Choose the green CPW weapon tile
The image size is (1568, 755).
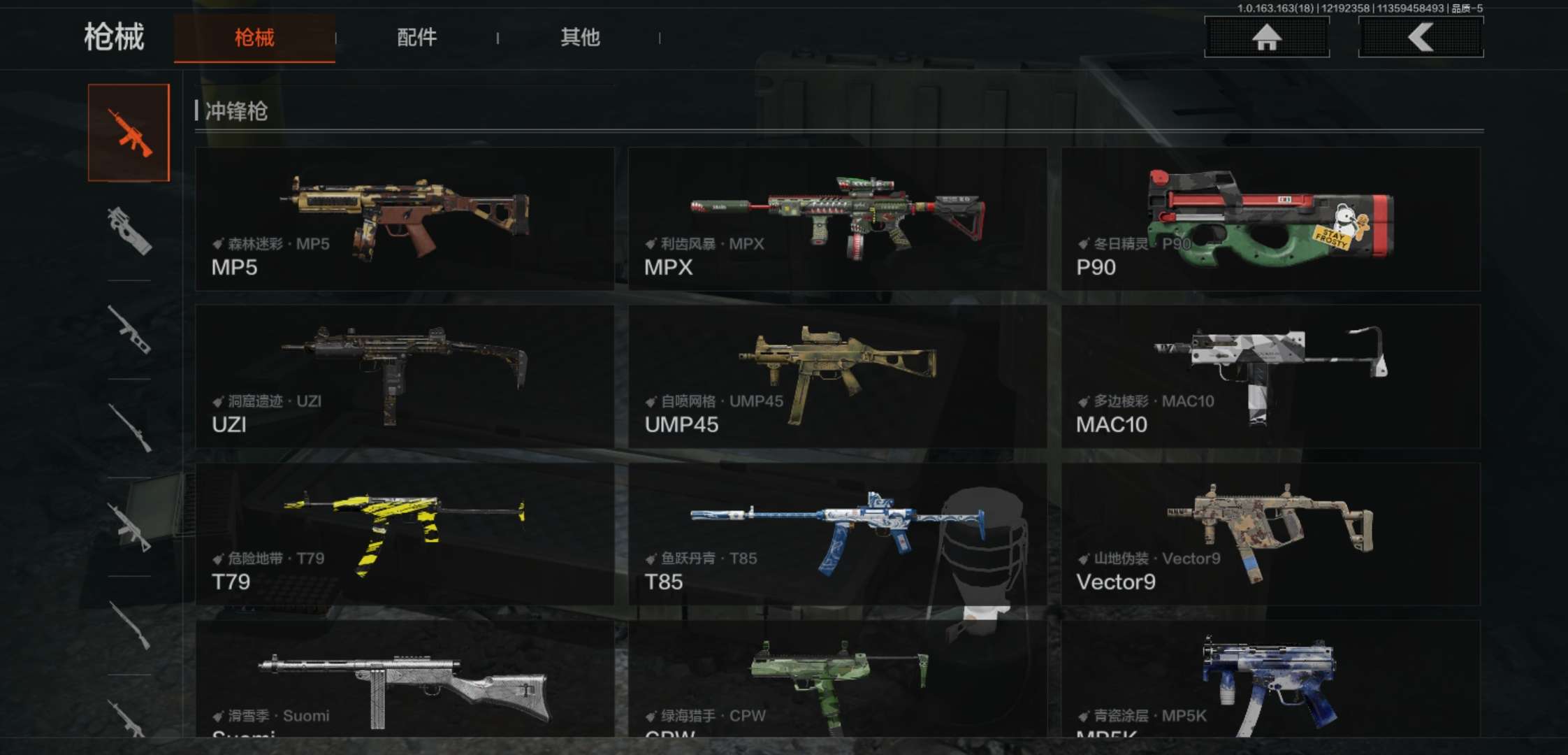[837, 682]
